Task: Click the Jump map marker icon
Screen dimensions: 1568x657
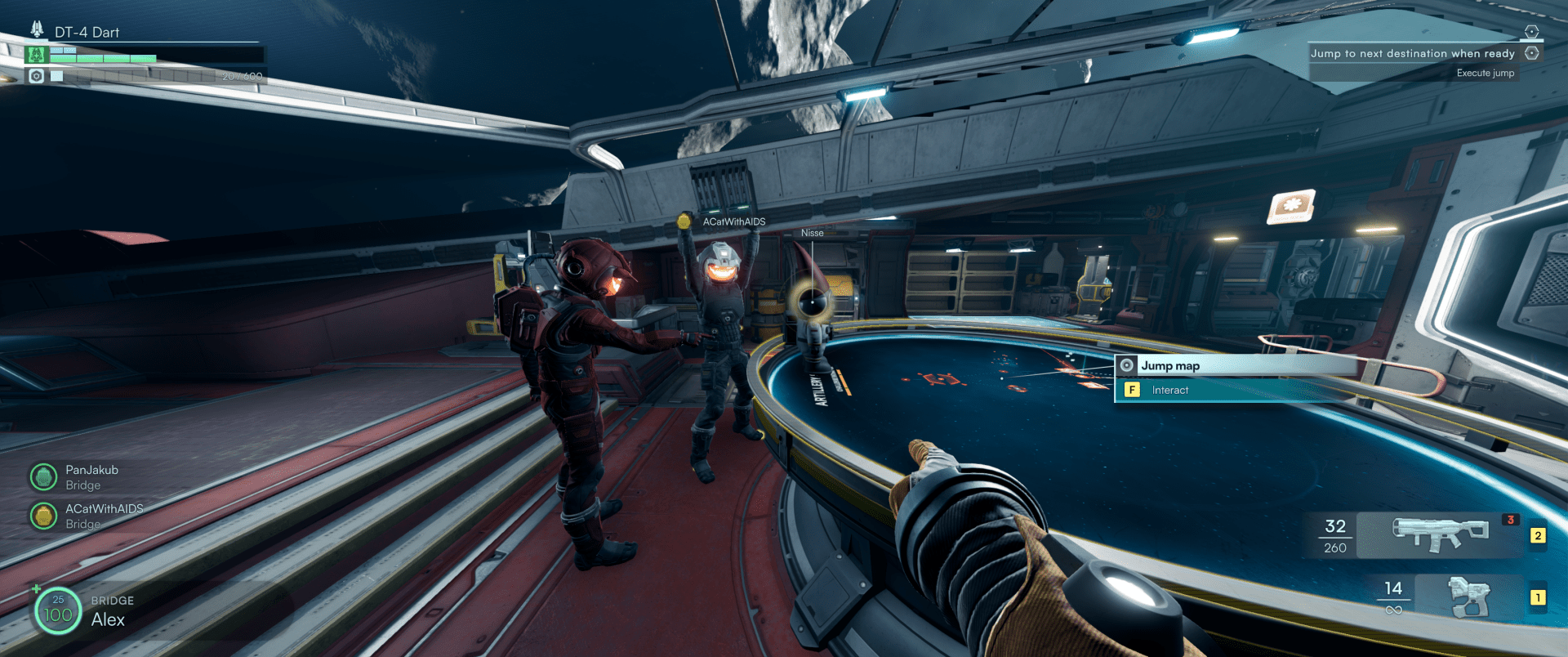Action: pos(1127,365)
